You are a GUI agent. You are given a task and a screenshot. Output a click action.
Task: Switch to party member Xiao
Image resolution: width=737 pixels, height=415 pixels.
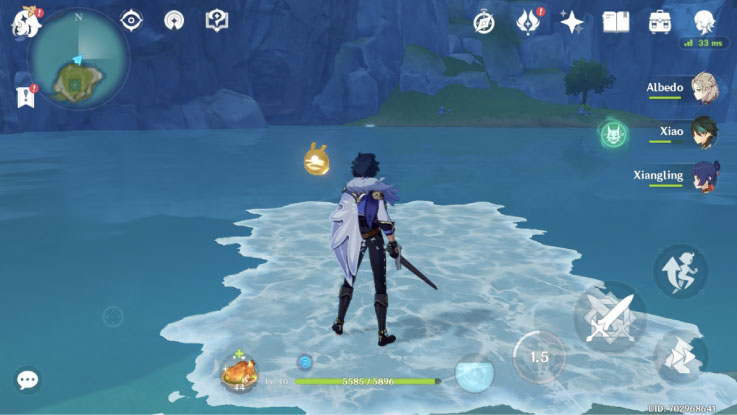[x=704, y=131]
